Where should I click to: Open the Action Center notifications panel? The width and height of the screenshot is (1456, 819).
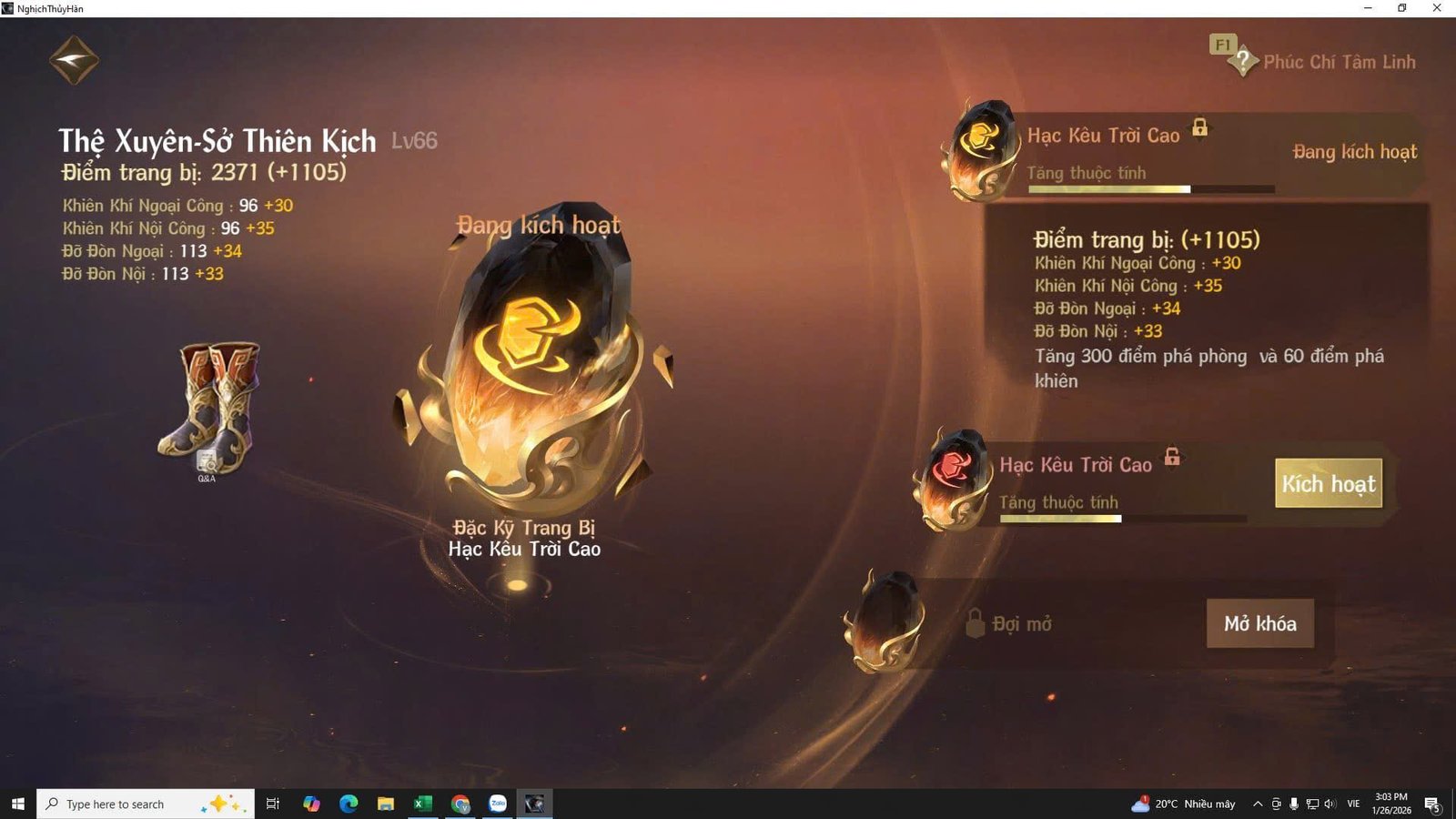tap(1431, 804)
